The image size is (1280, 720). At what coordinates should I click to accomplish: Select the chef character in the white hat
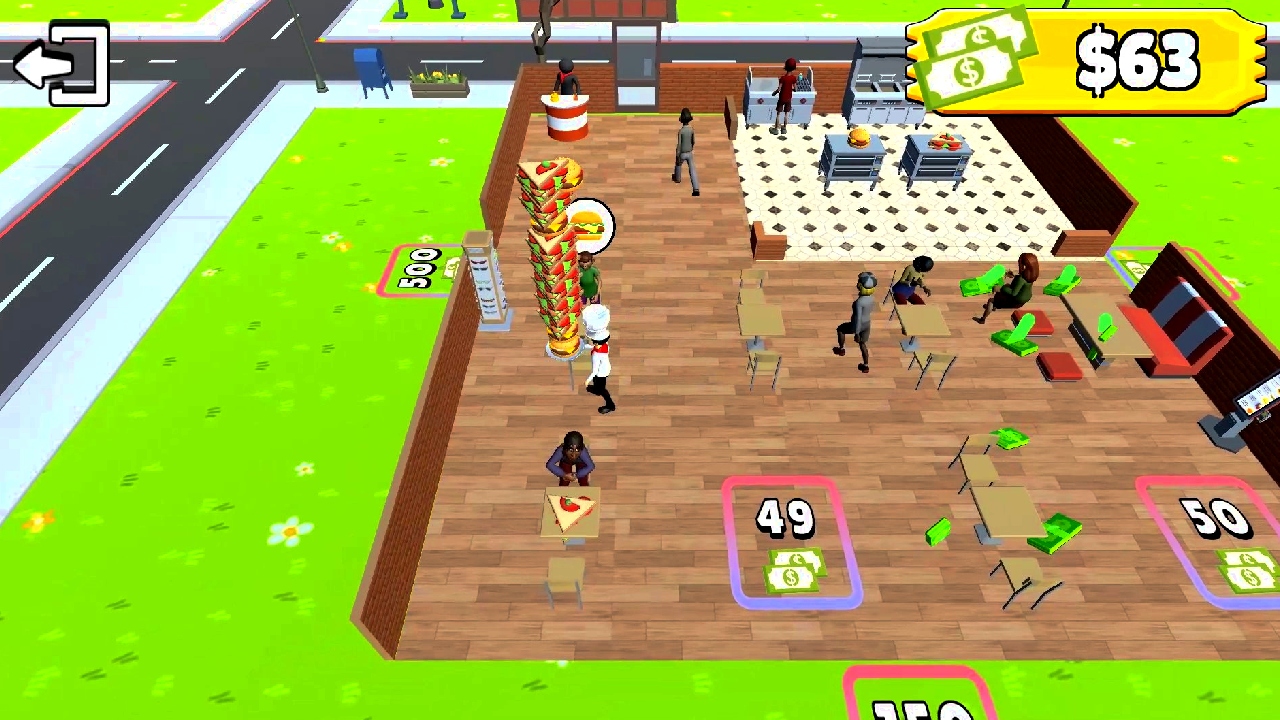[x=597, y=355]
